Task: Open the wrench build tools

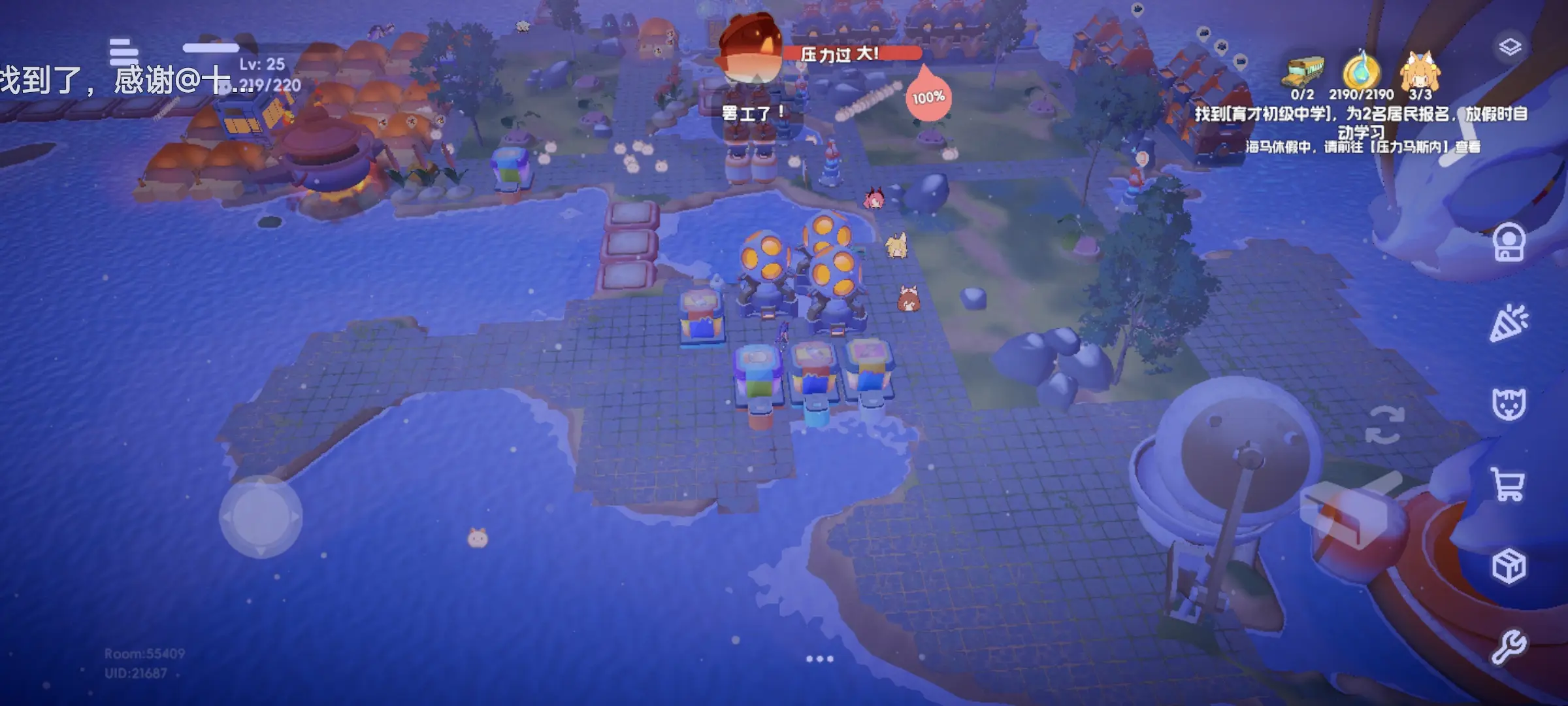Action: 1509,647
